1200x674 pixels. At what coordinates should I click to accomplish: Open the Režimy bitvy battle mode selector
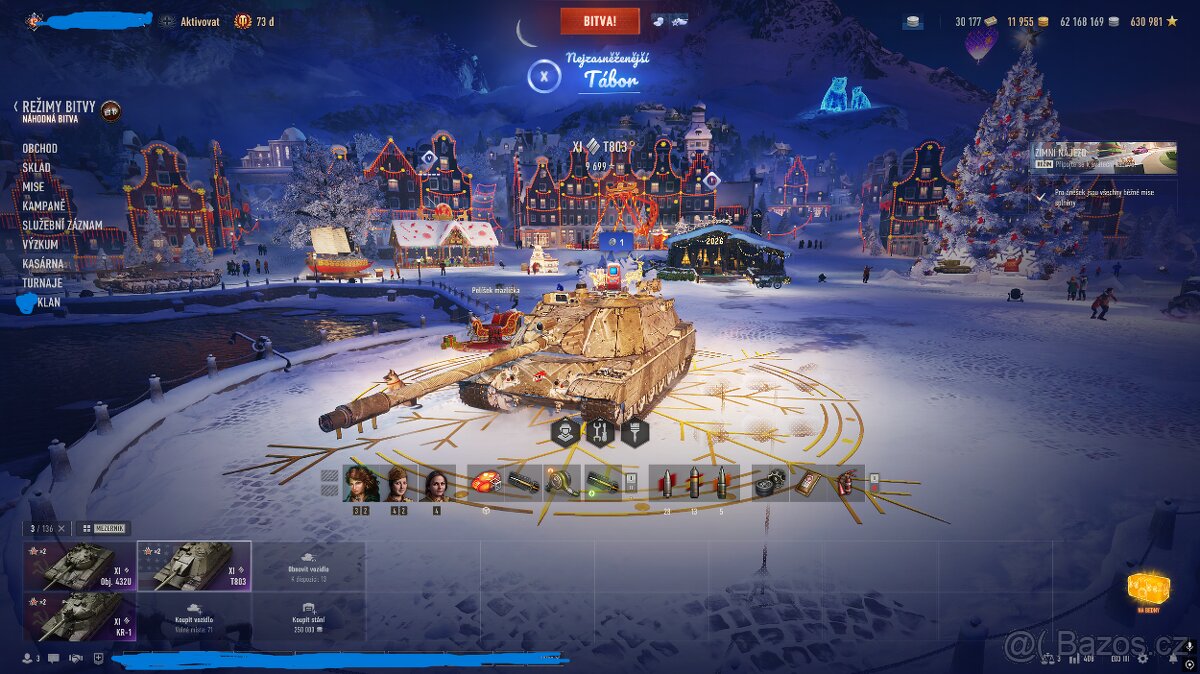tap(59, 107)
